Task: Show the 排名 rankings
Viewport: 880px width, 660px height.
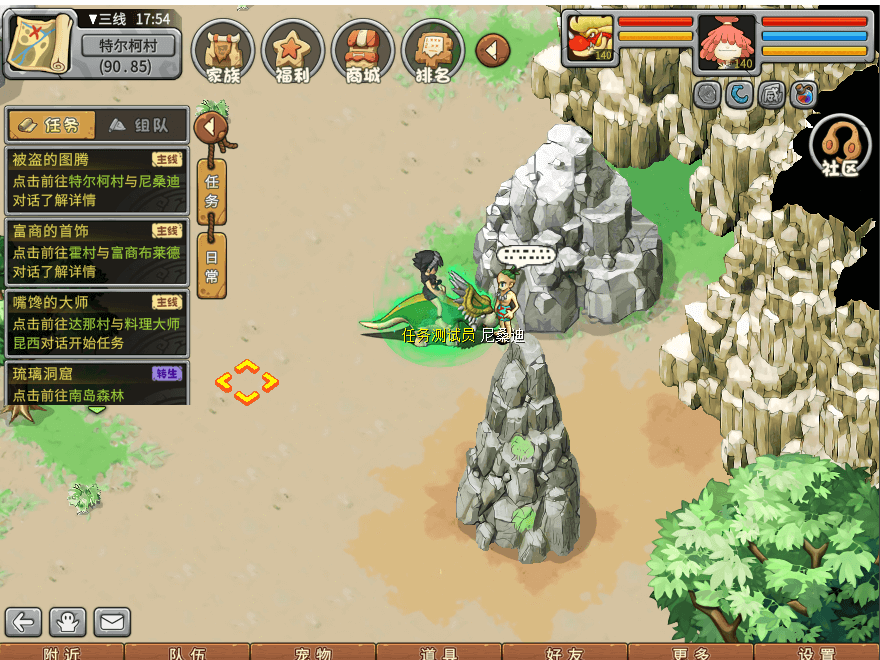Action: [x=432, y=50]
